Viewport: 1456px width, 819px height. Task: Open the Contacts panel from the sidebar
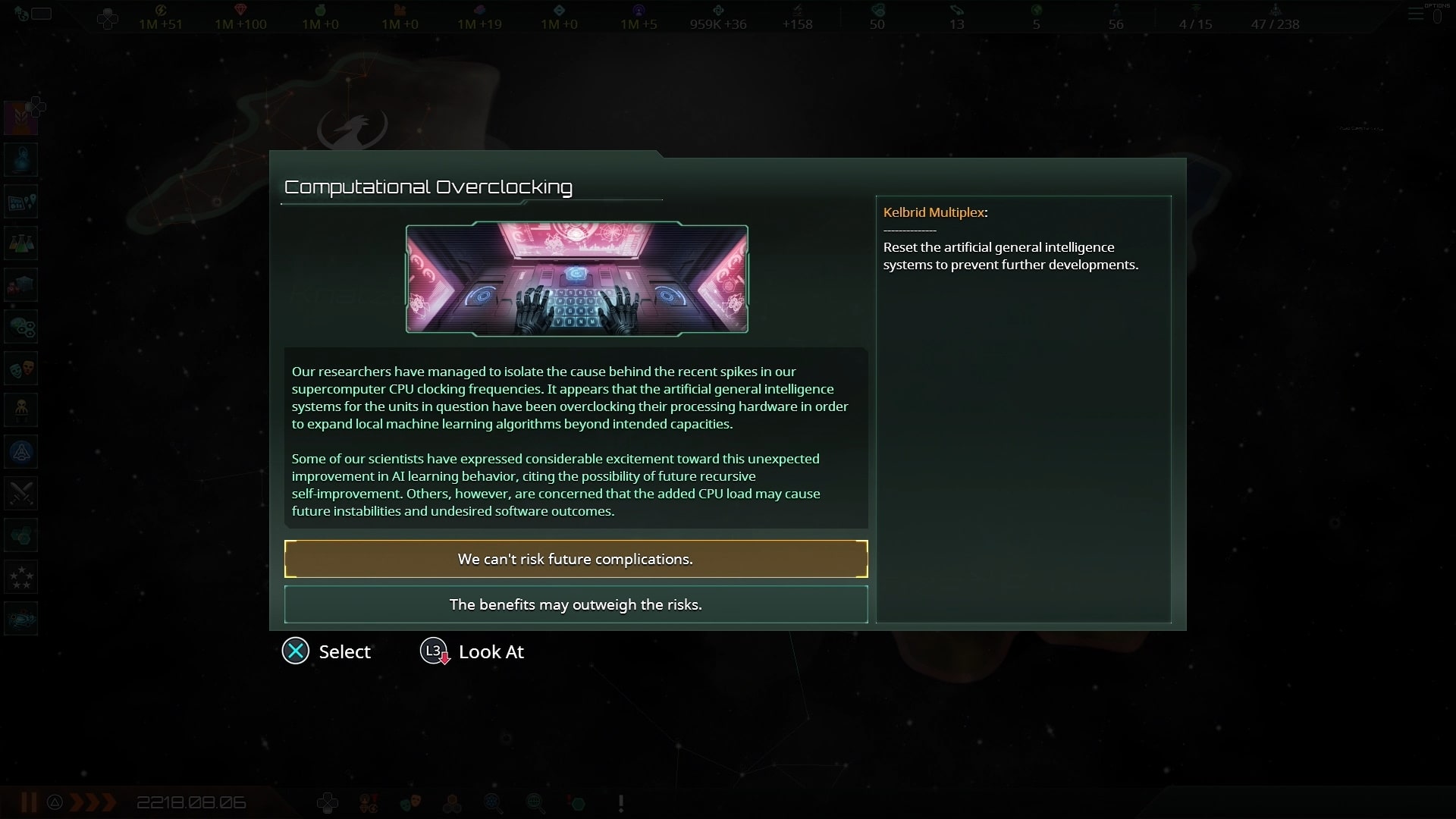pyautogui.click(x=20, y=159)
